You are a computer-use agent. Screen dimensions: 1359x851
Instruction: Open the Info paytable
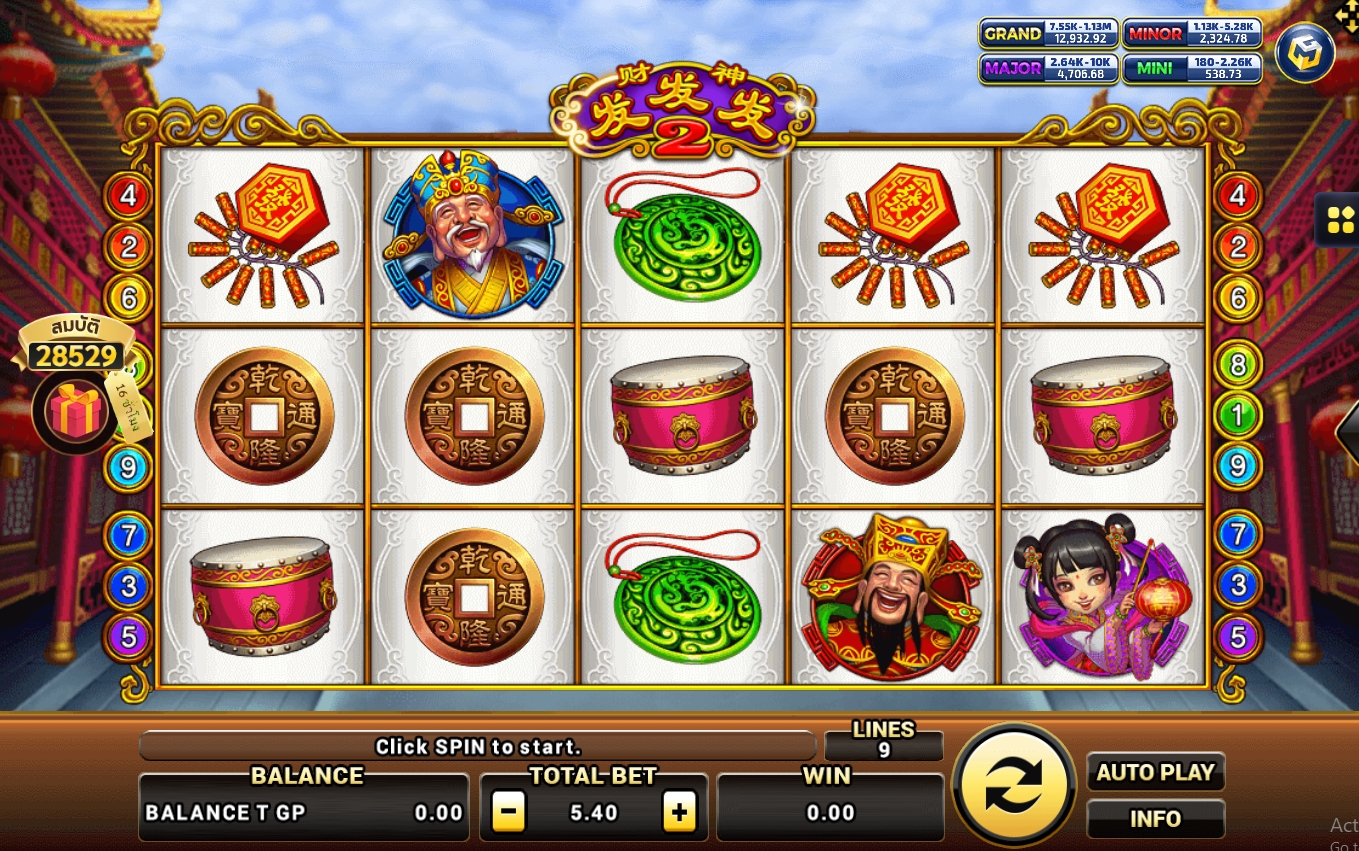1155,819
